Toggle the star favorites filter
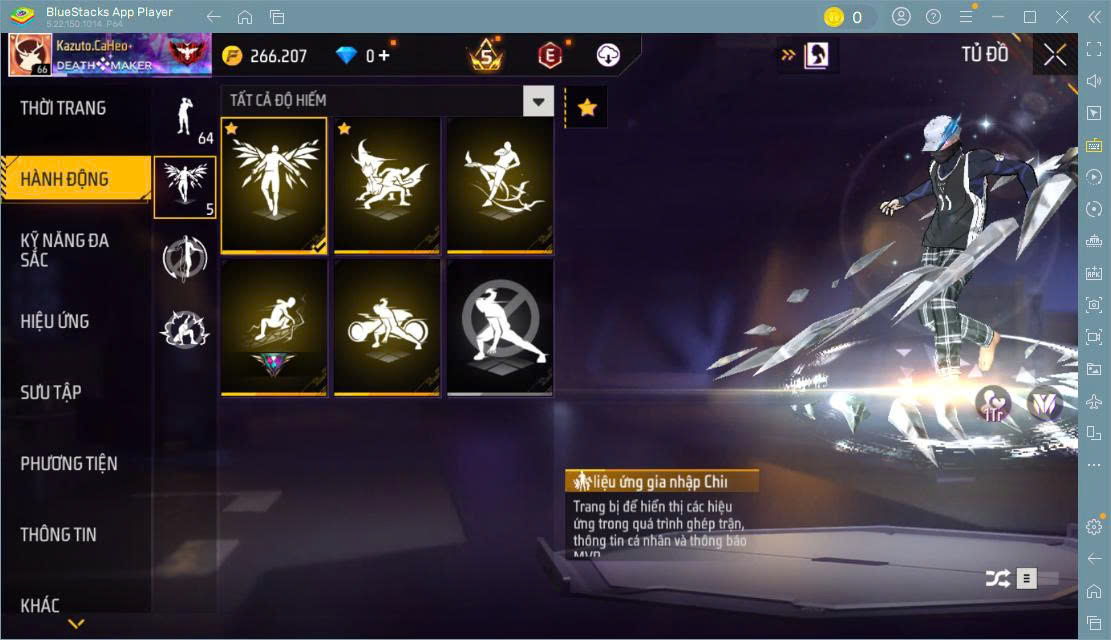 [587, 107]
